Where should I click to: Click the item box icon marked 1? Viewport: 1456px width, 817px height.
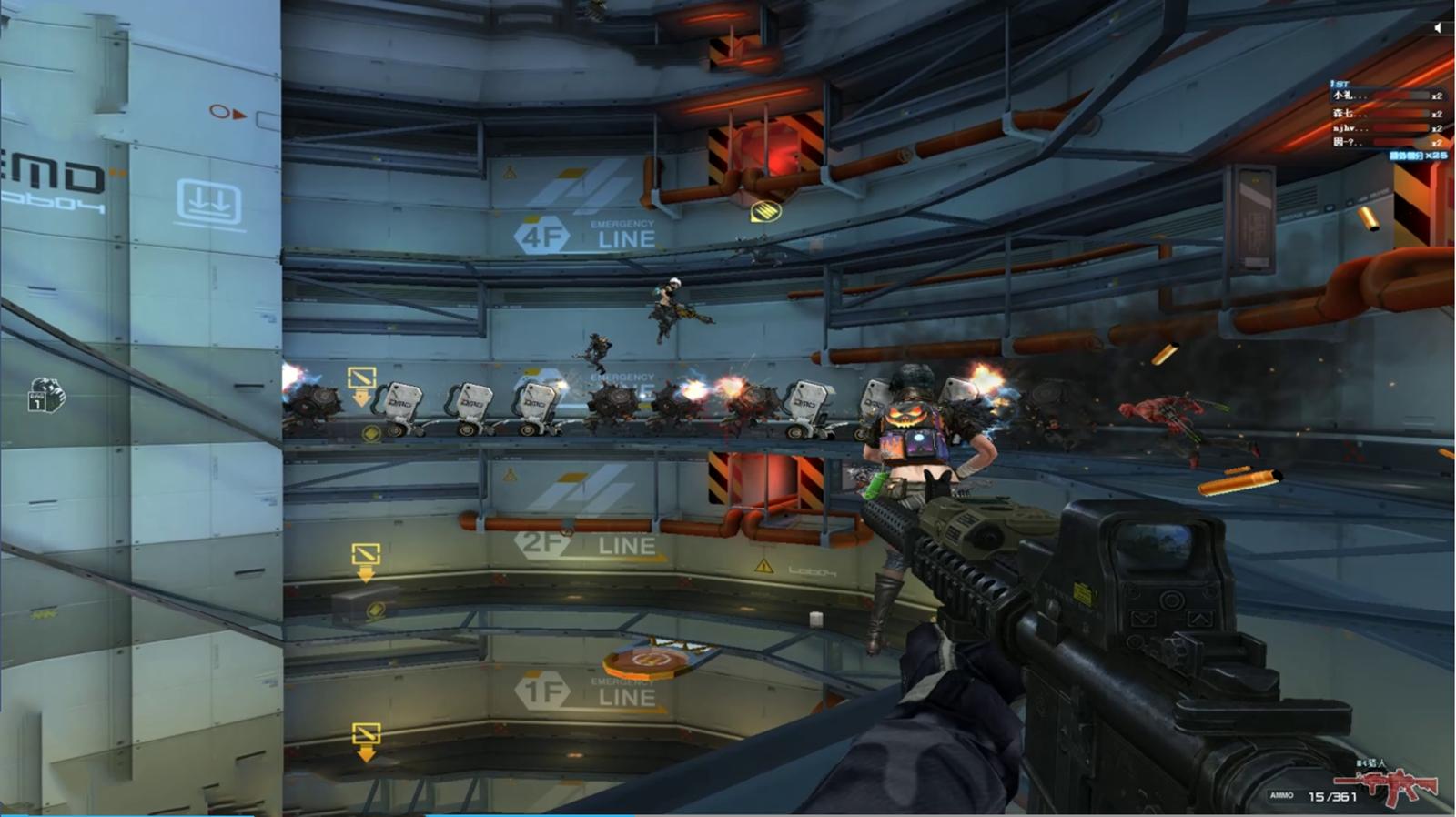click(x=45, y=395)
